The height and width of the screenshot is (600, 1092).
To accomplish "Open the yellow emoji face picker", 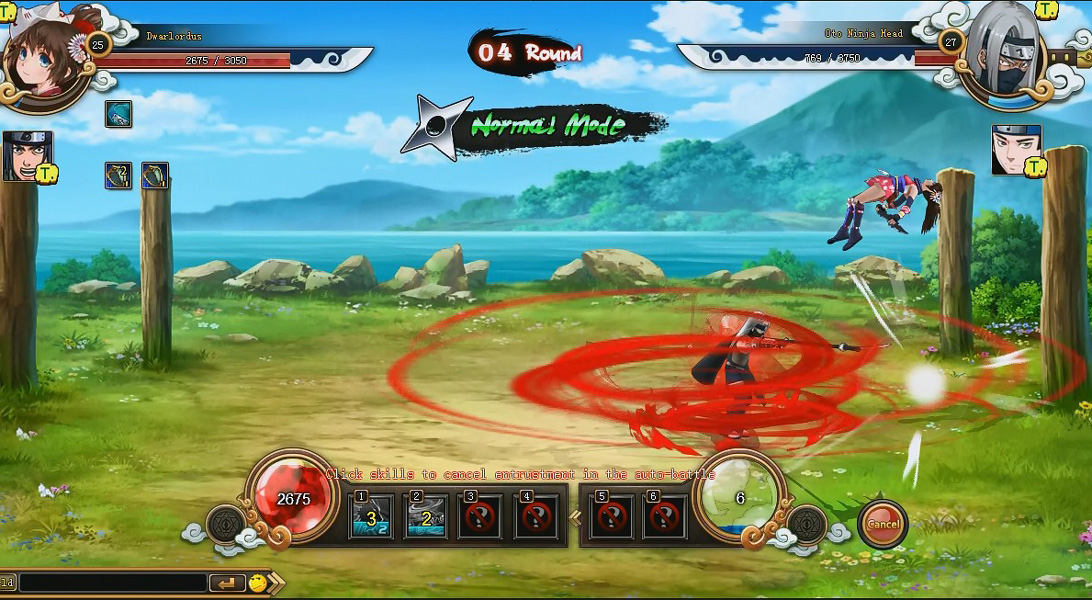I will [x=258, y=583].
